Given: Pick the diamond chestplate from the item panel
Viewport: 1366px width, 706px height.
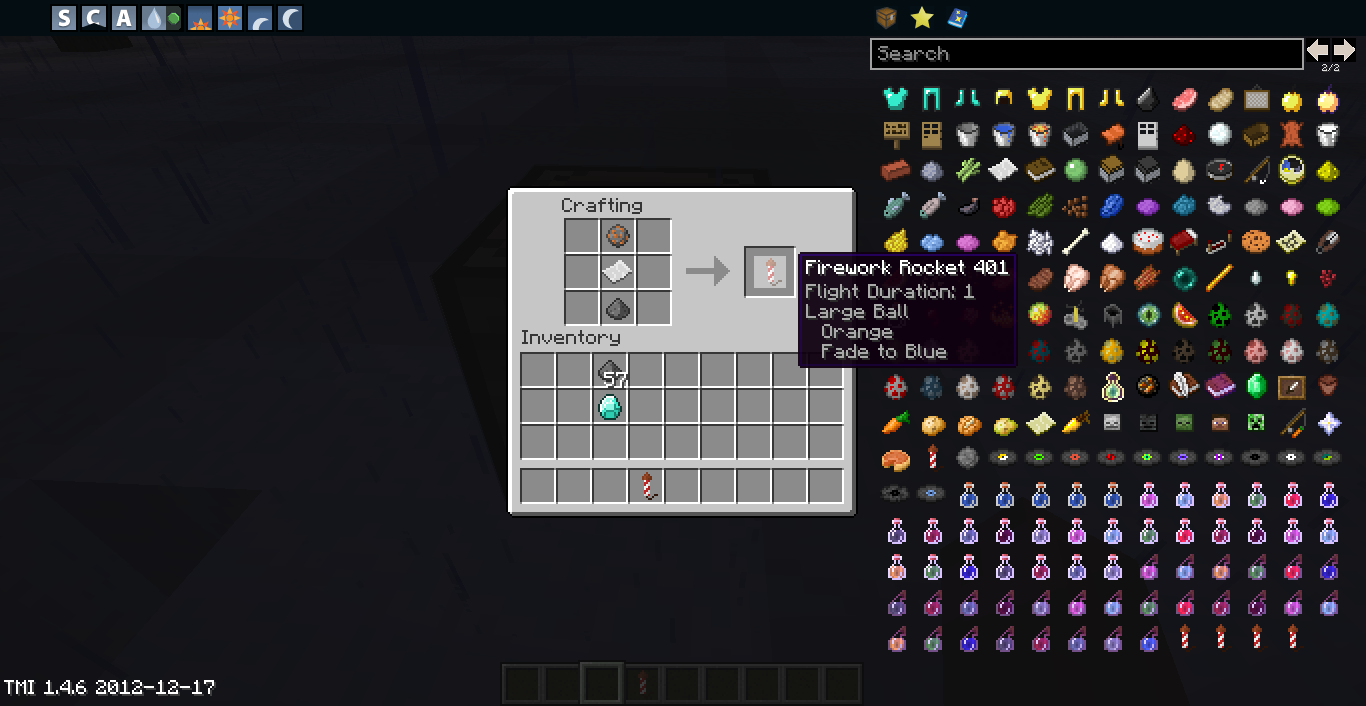Looking at the screenshot, I should (x=895, y=98).
